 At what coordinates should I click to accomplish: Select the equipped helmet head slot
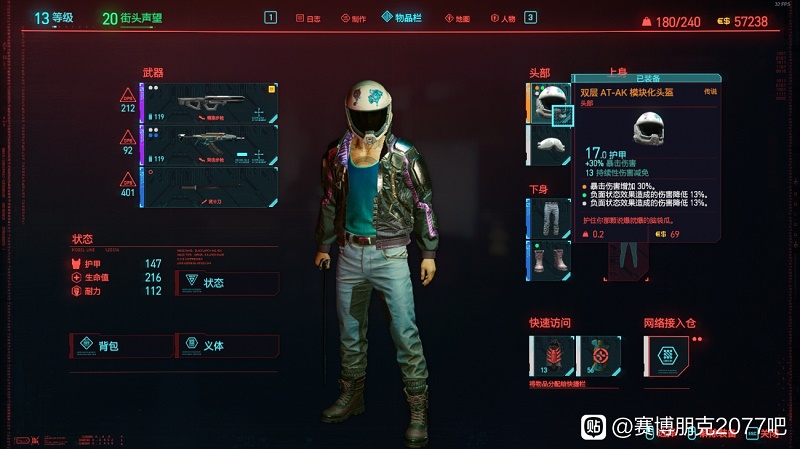click(546, 102)
